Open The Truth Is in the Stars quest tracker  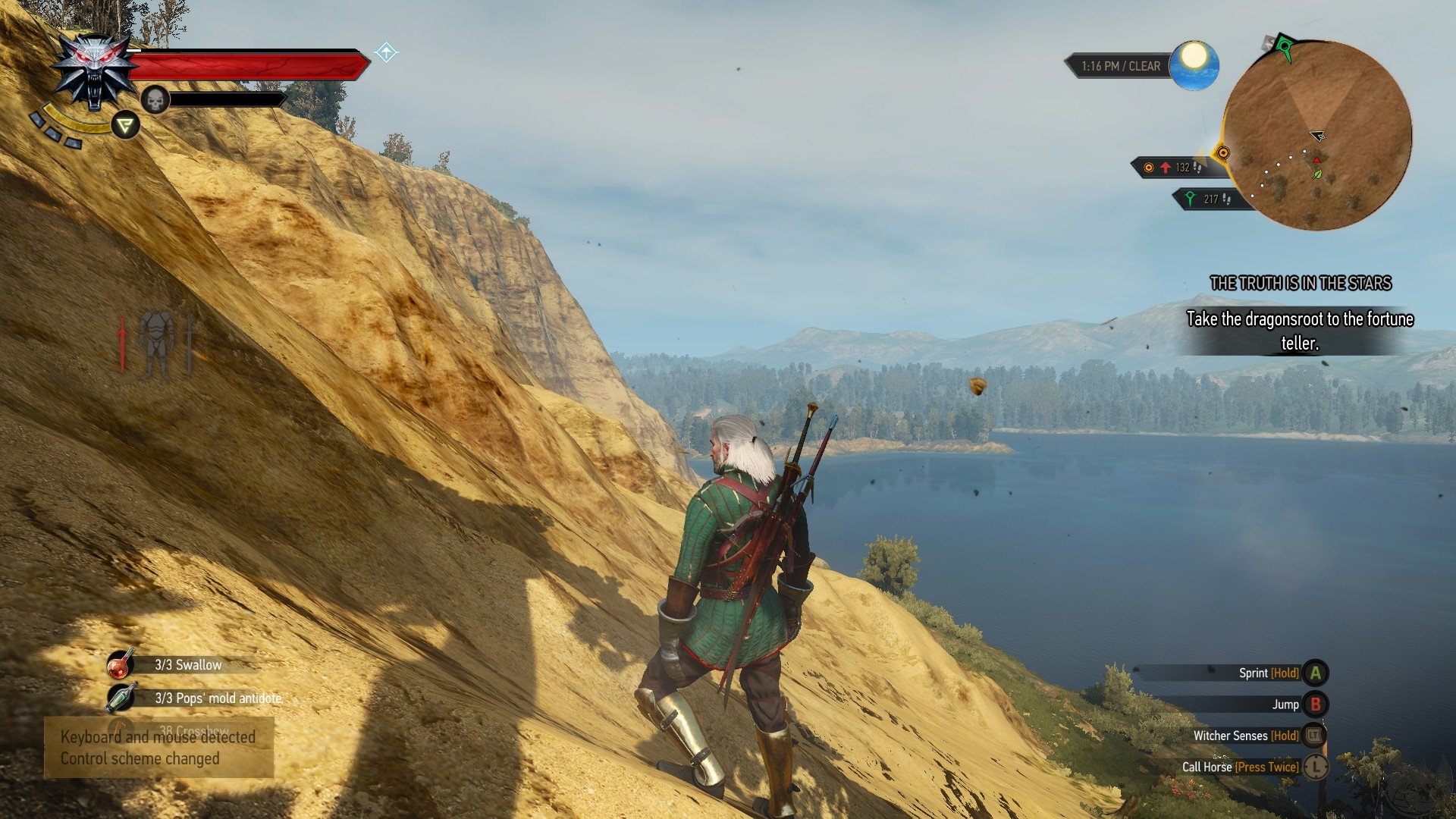click(1300, 284)
